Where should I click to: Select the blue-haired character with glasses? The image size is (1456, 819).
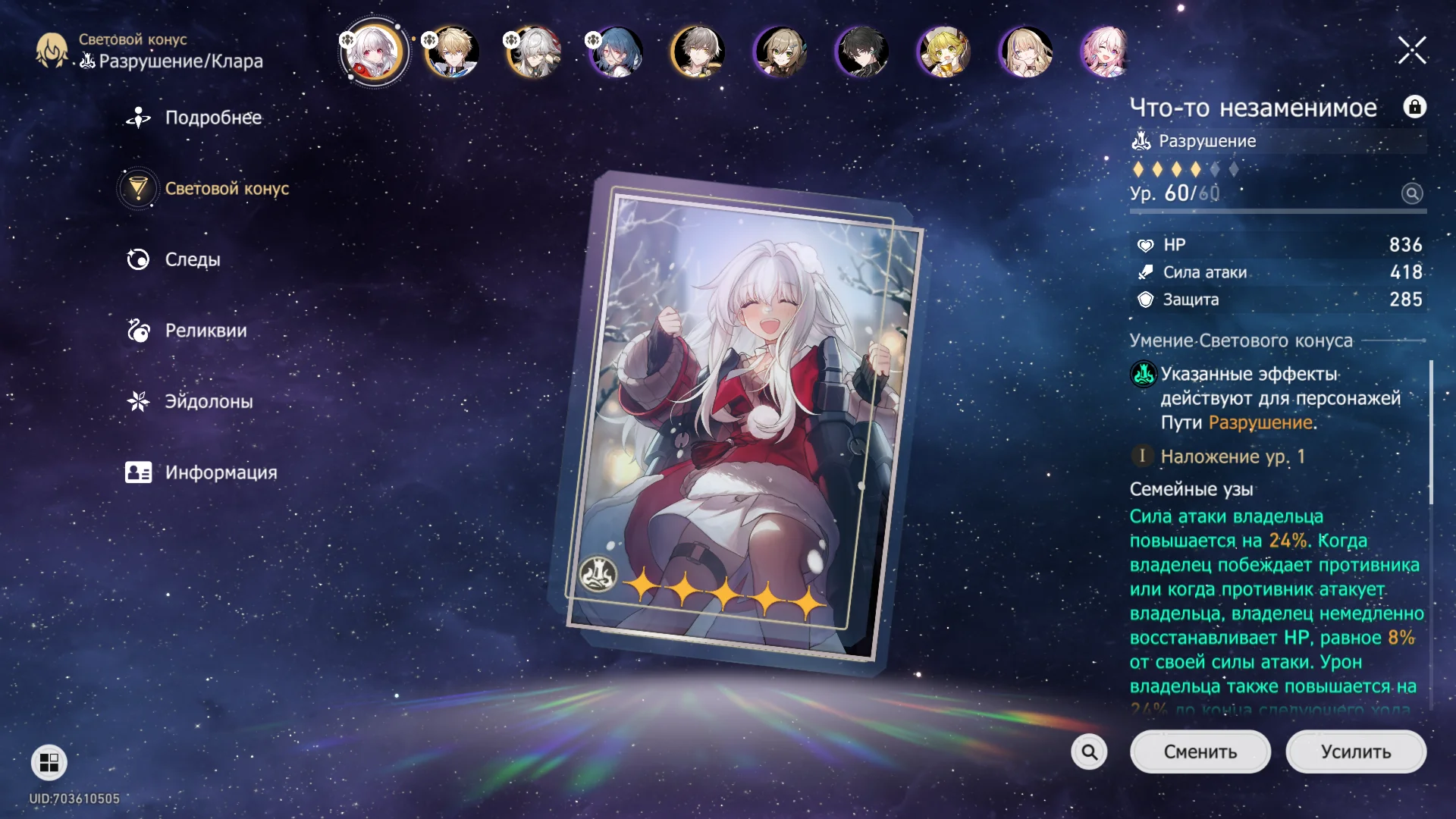pyautogui.click(x=617, y=52)
